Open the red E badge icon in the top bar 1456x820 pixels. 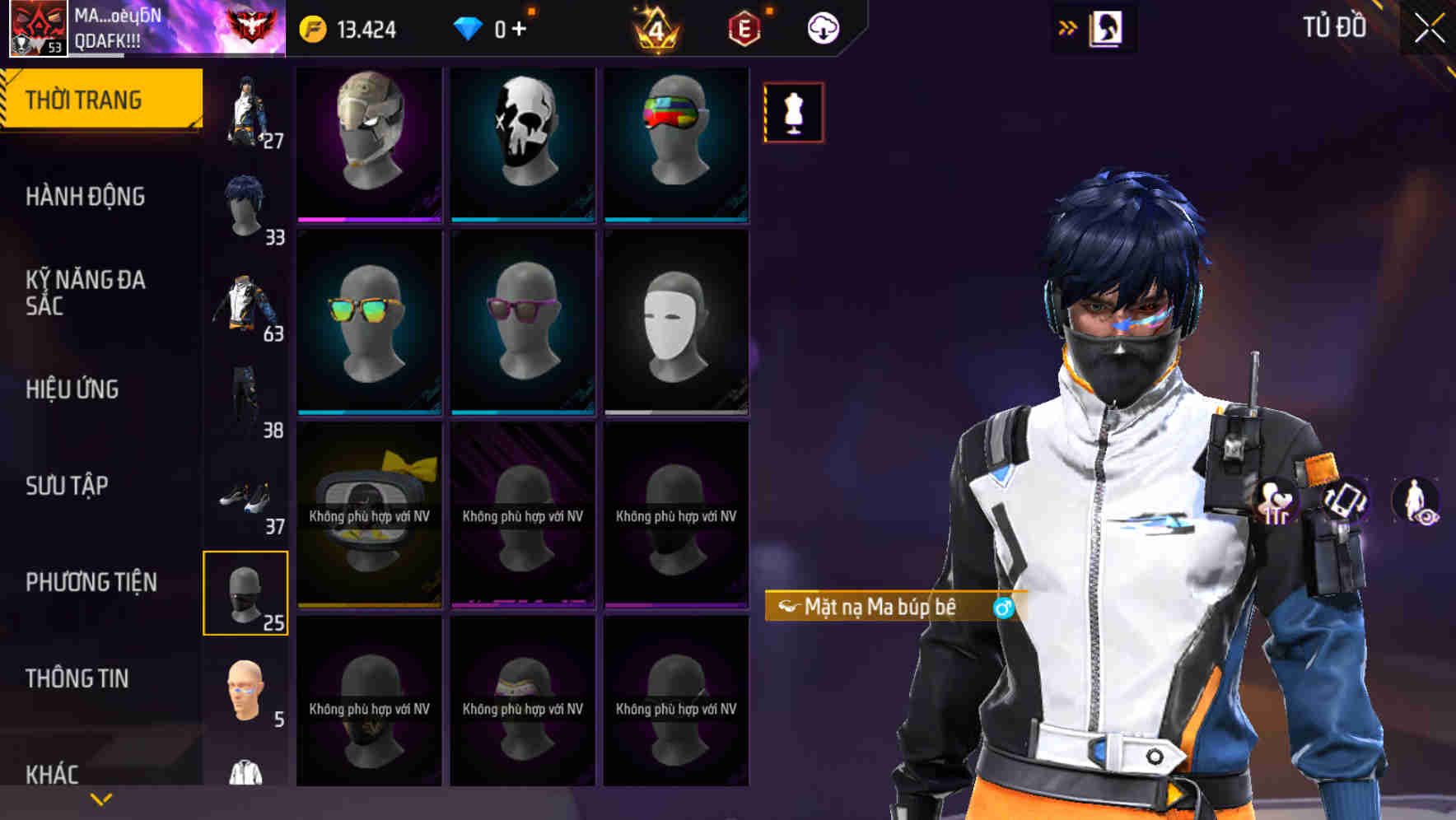744,26
